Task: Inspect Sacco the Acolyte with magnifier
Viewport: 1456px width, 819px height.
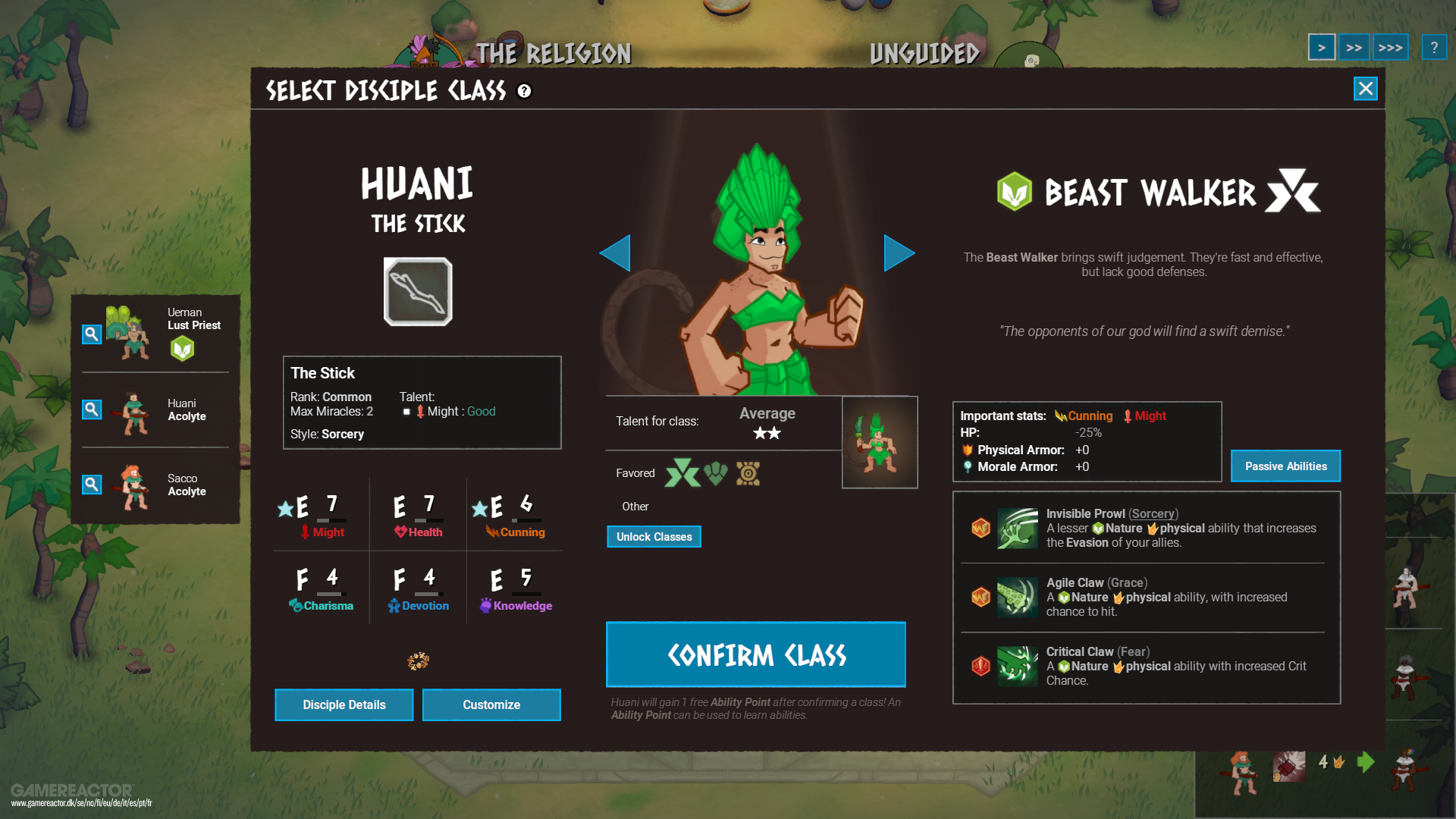Action: point(91,484)
